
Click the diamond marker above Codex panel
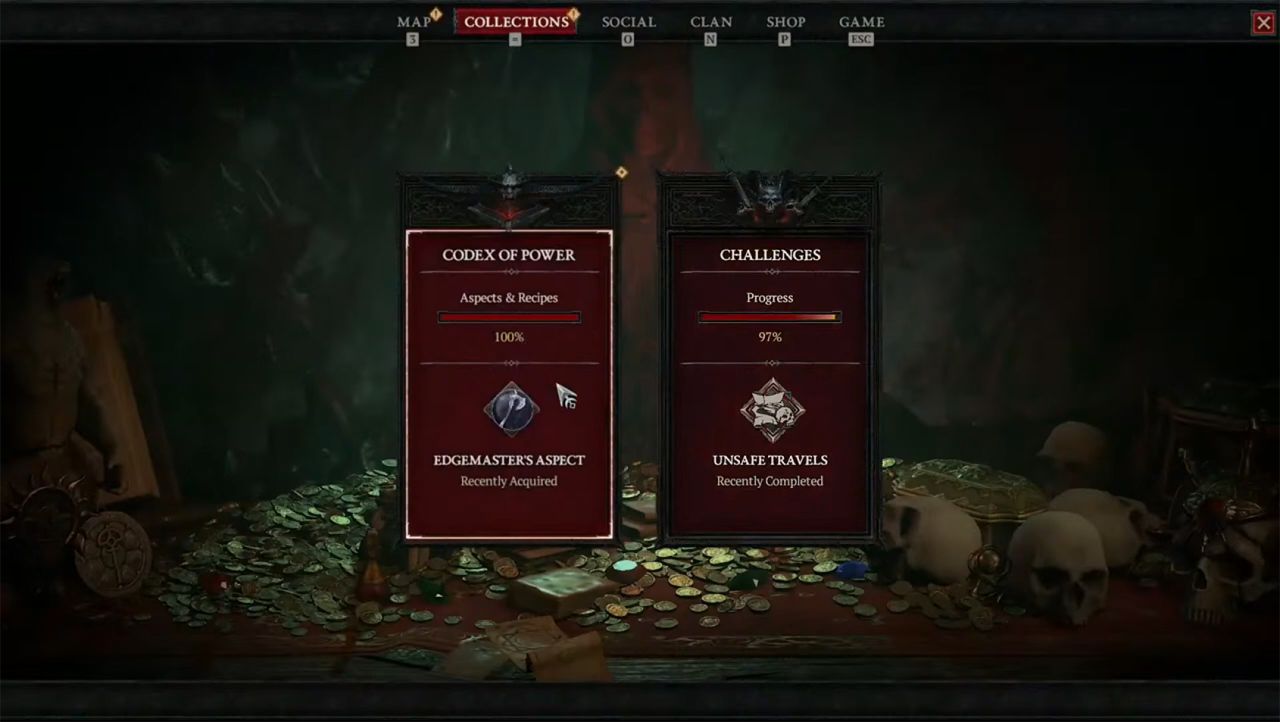click(620, 172)
